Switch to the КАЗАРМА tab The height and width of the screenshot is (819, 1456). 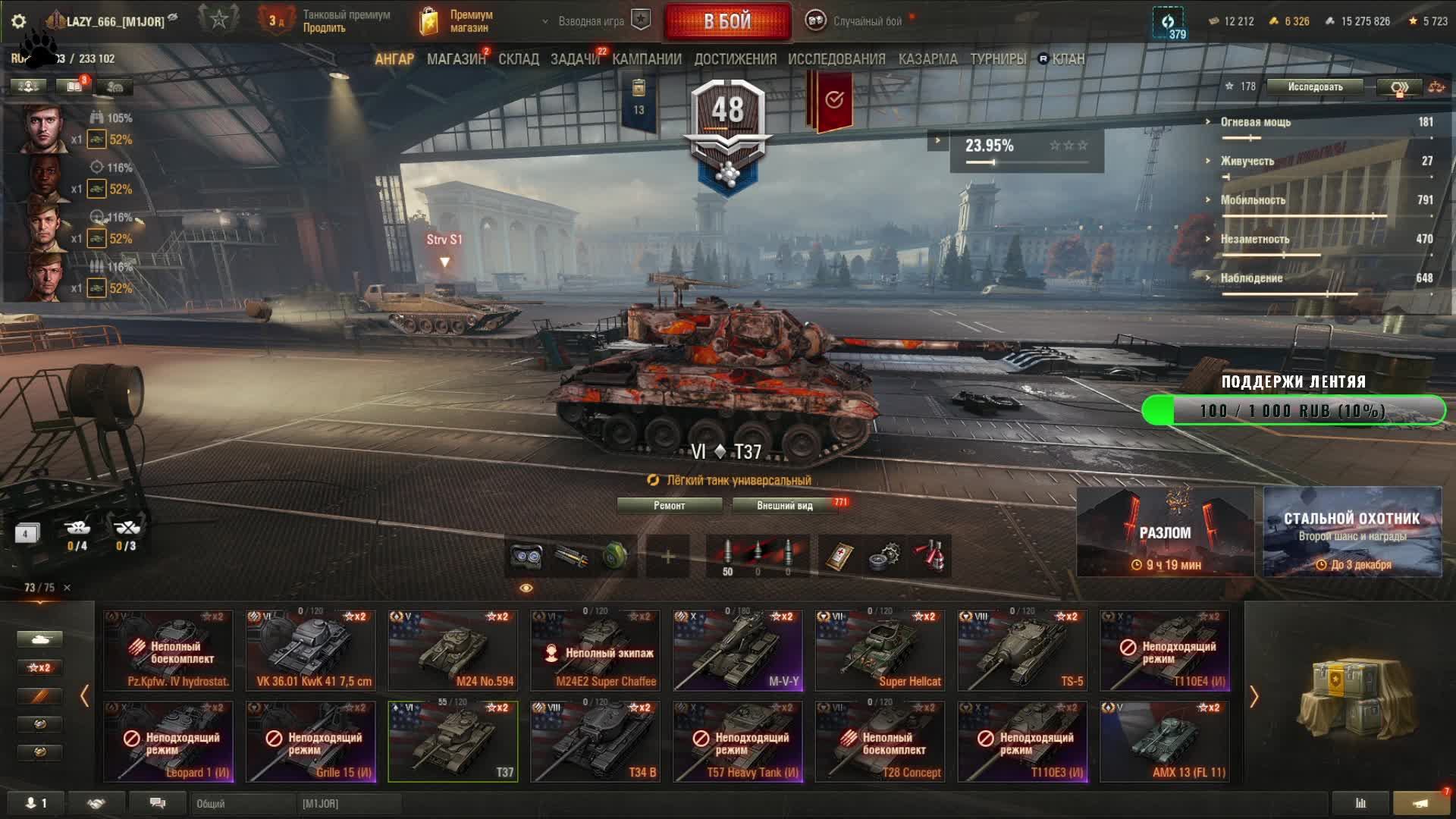click(927, 59)
